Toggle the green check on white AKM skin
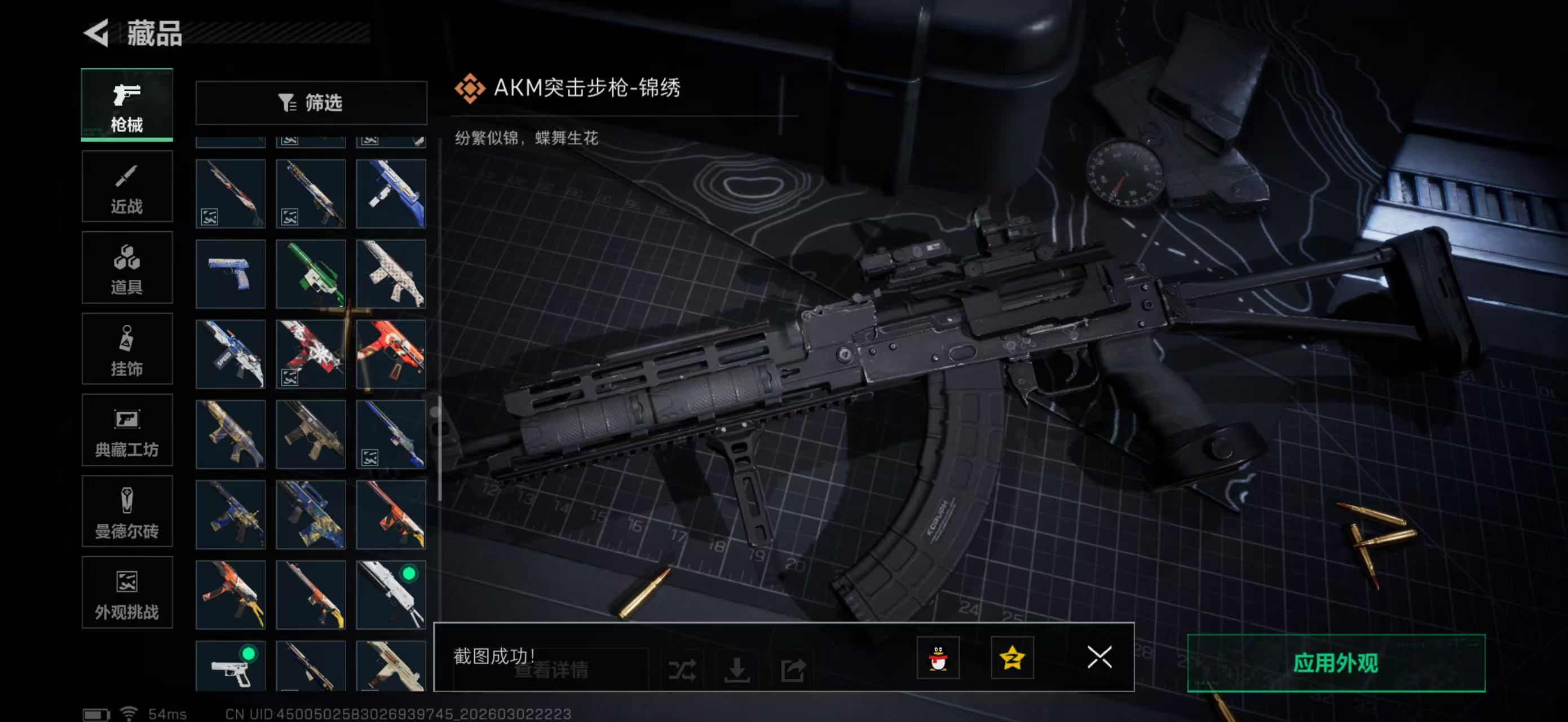Image resolution: width=1568 pixels, height=722 pixels. click(x=410, y=573)
